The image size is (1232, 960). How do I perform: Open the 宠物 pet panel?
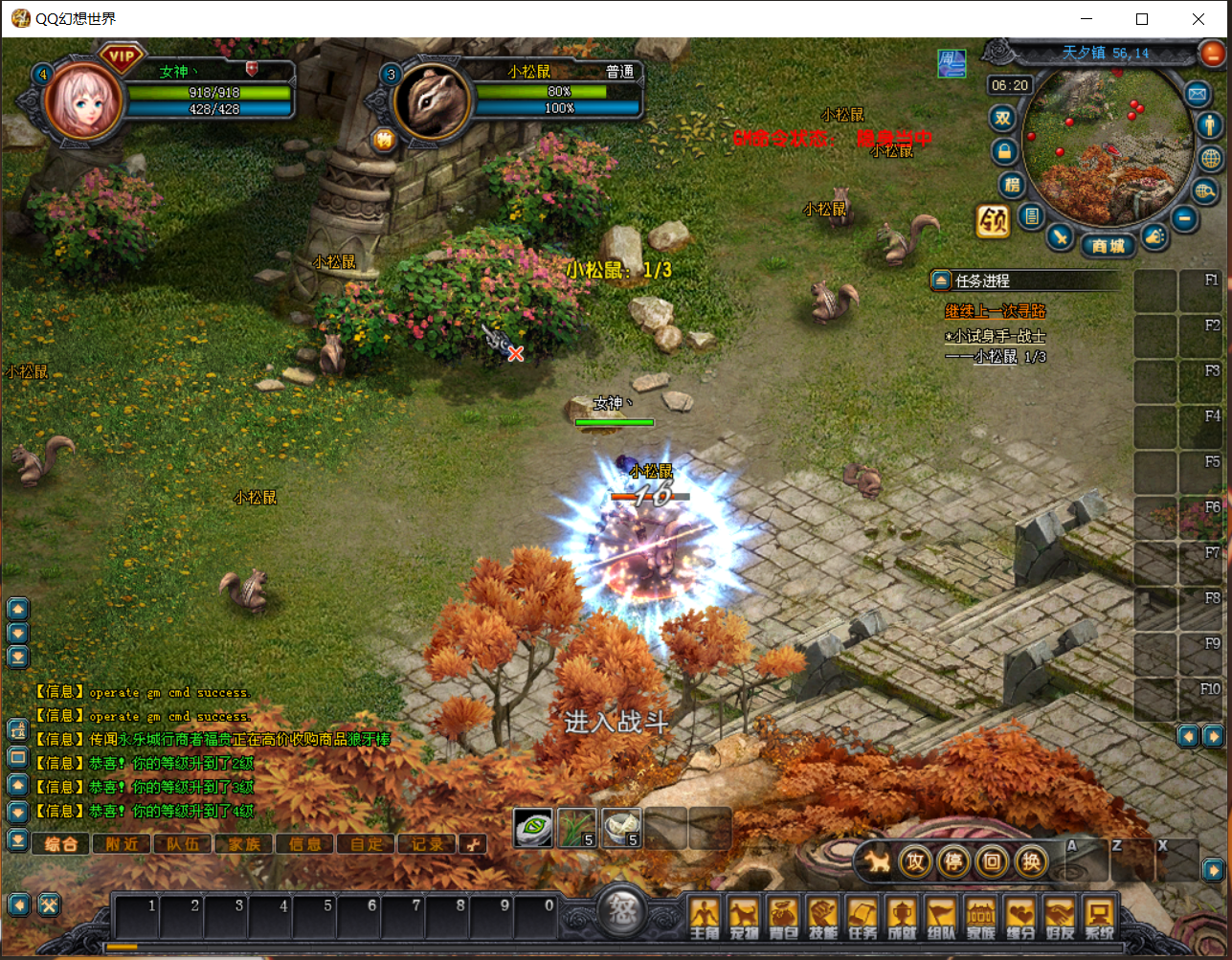pos(744,918)
